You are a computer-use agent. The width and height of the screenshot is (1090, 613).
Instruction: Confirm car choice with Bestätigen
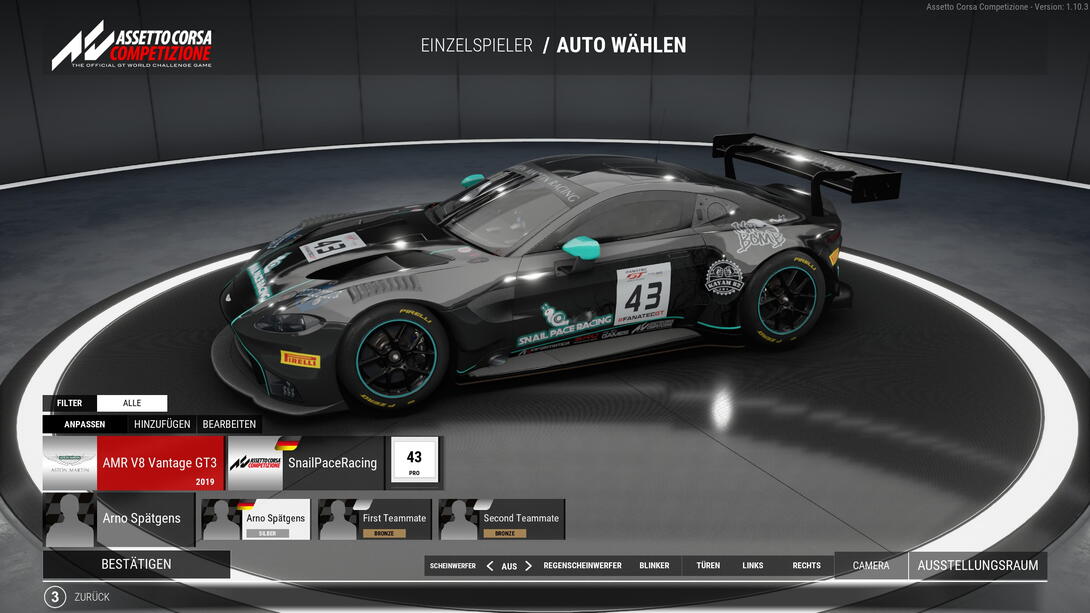[x=136, y=564]
